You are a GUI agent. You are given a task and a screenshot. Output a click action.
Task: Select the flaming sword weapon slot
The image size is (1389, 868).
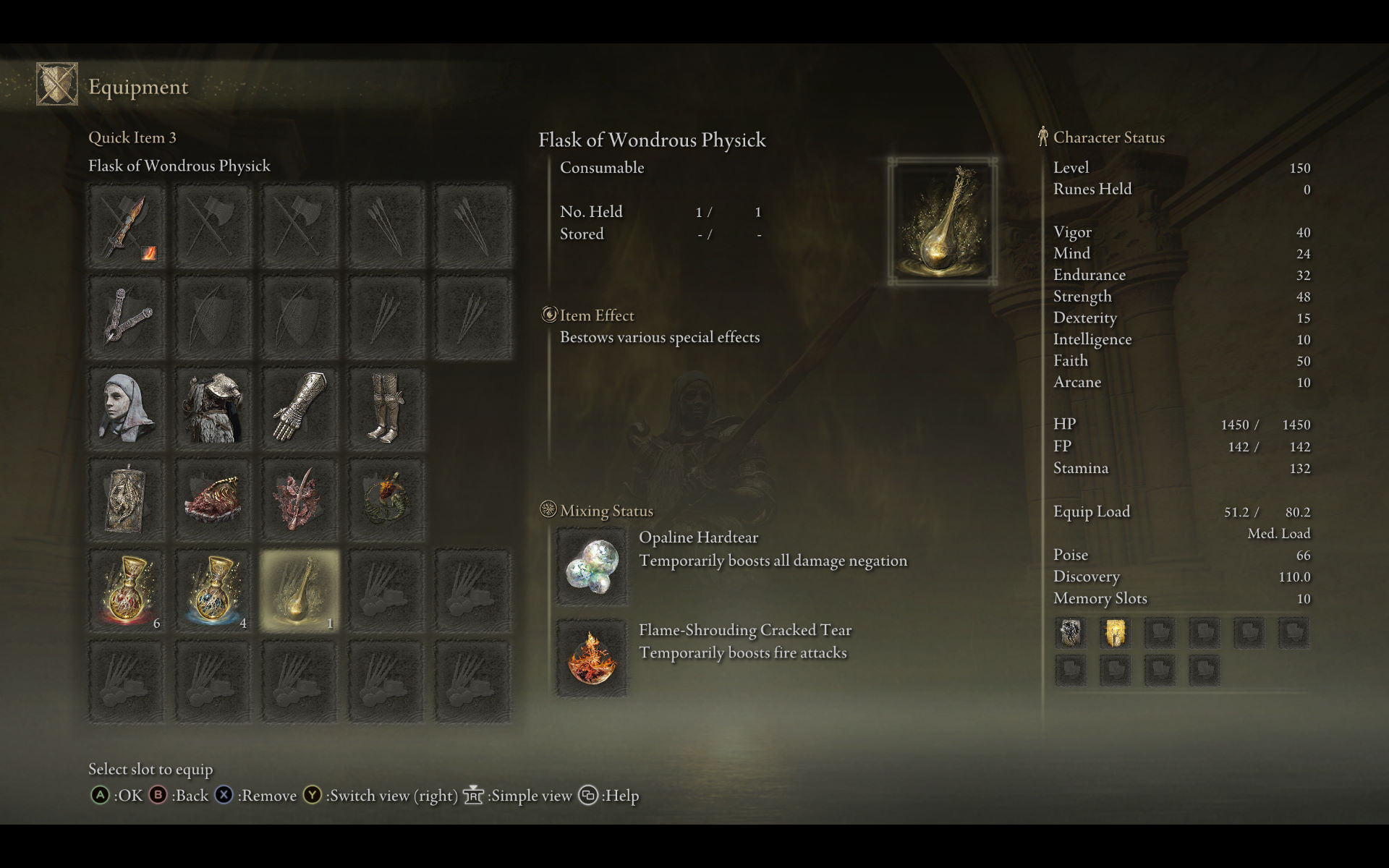(127, 227)
